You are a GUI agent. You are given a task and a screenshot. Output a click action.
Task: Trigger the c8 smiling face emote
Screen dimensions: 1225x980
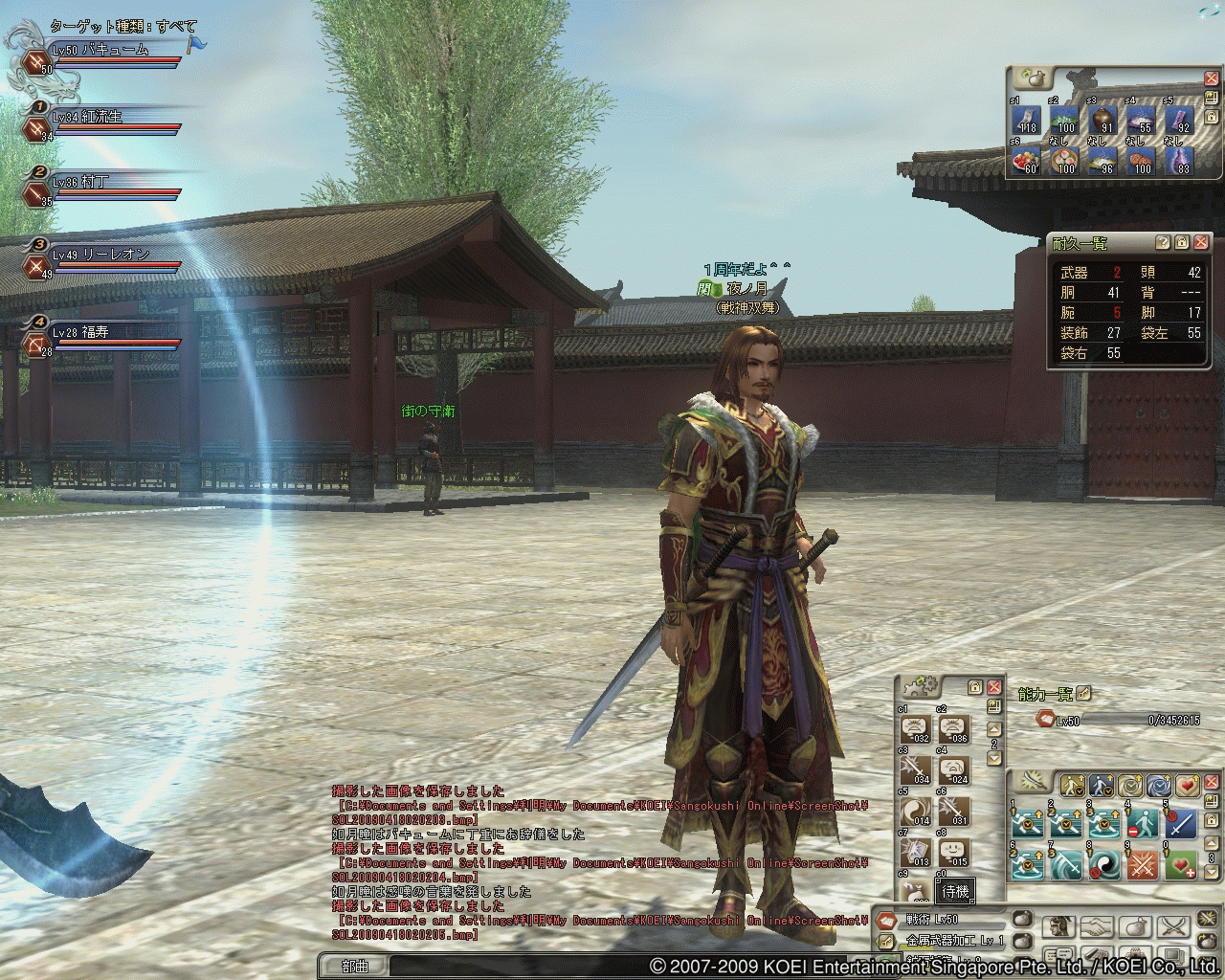click(x=953, y=851)
